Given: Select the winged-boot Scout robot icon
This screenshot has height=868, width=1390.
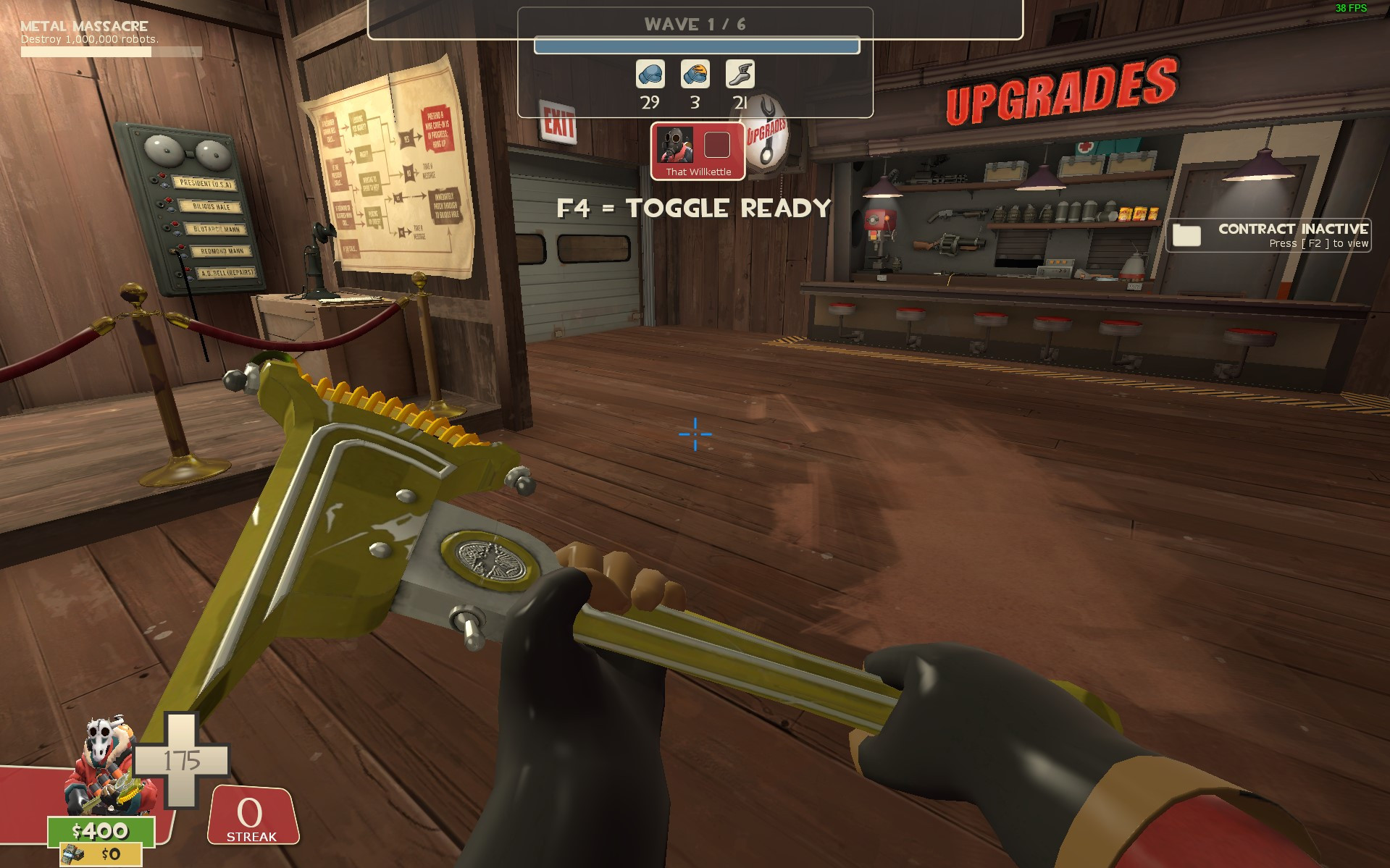Looking at the screenshot, I should pos(740,75).
